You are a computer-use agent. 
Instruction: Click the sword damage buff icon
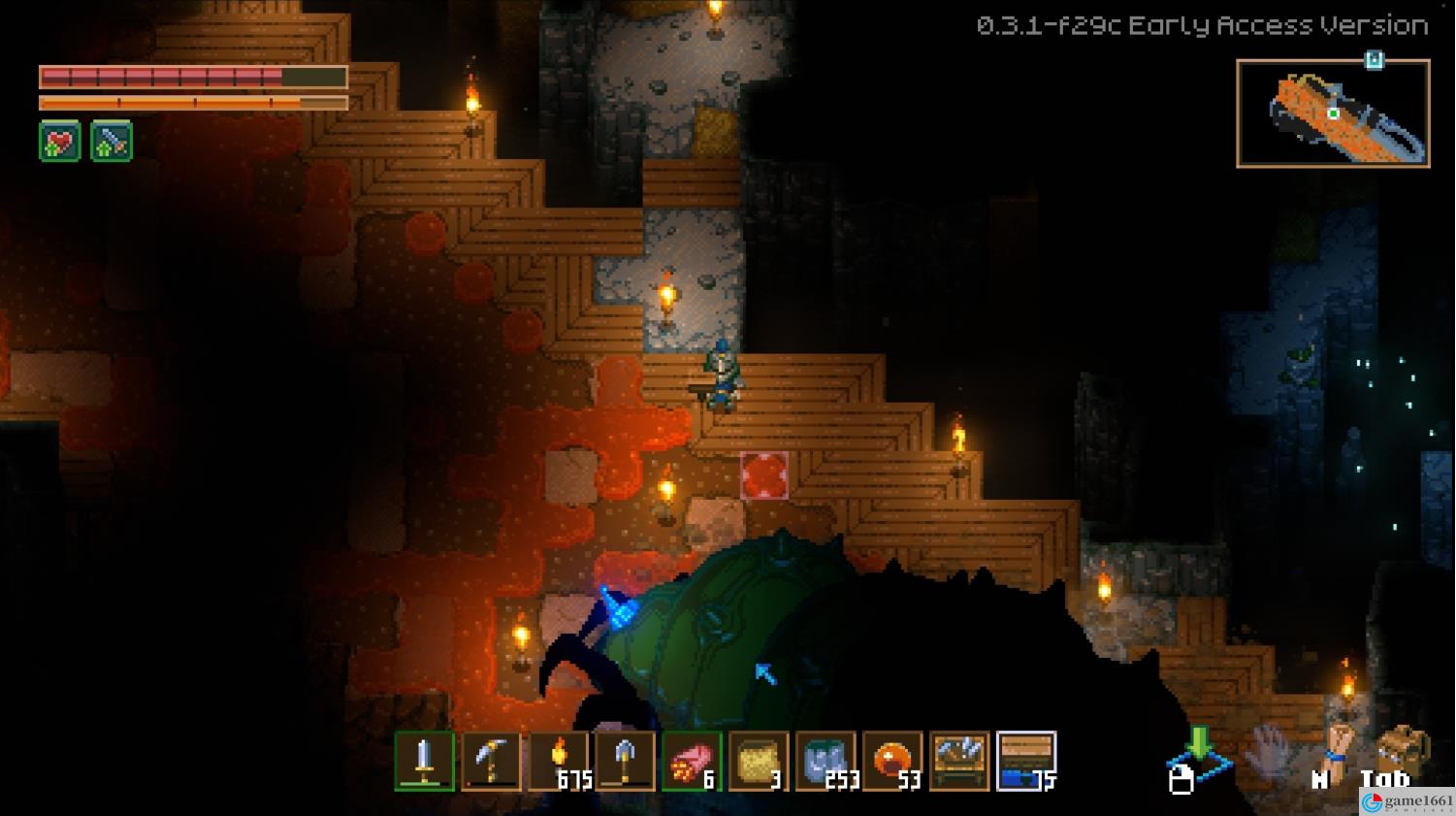112,143
